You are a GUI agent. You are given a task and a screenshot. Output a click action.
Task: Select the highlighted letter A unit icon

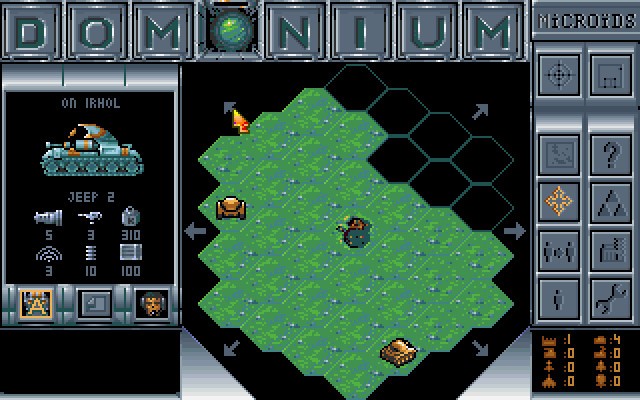(36, 303)
